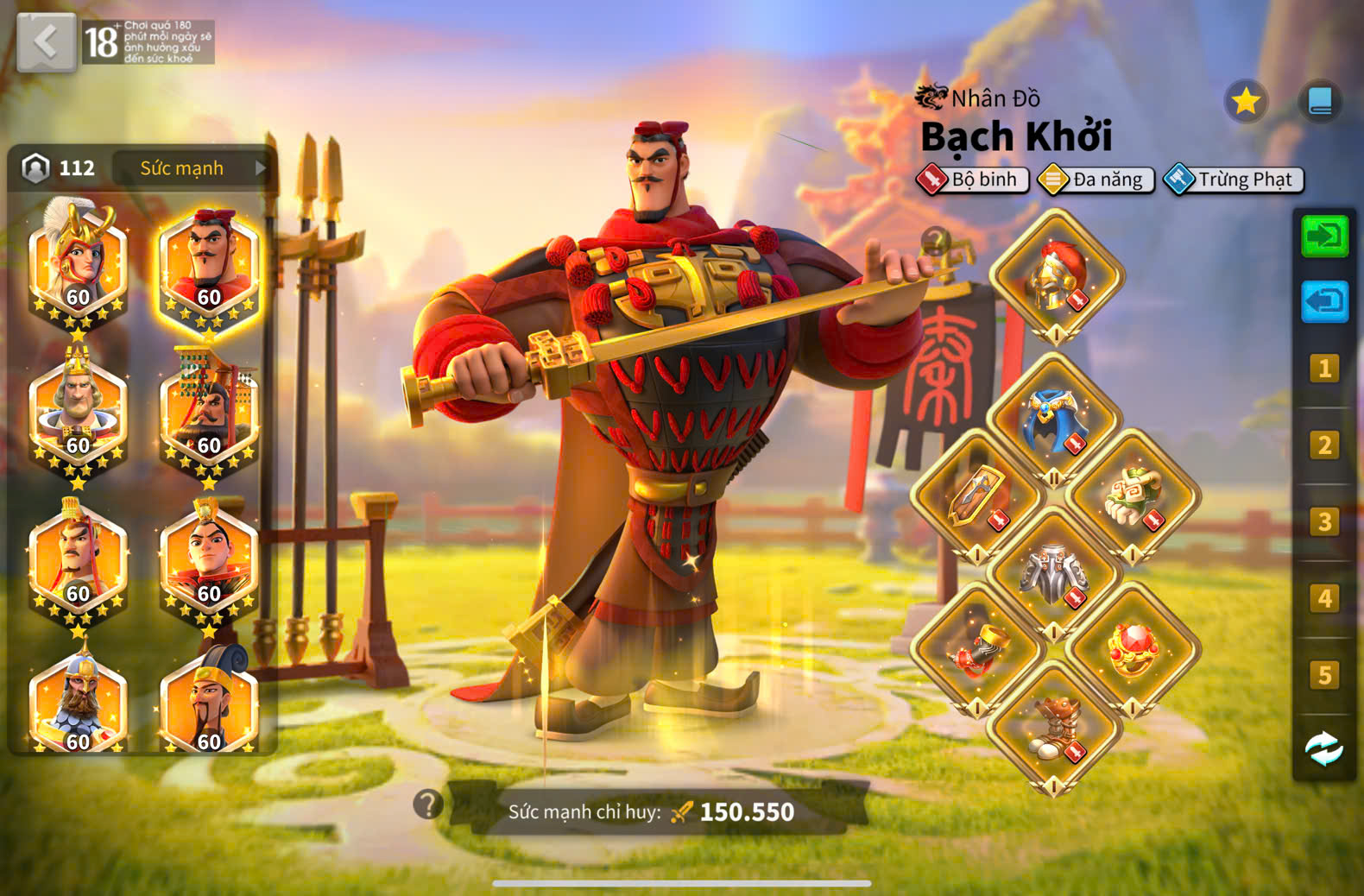
Task: Click the swap arrows refresh button
Action: 1324,749
